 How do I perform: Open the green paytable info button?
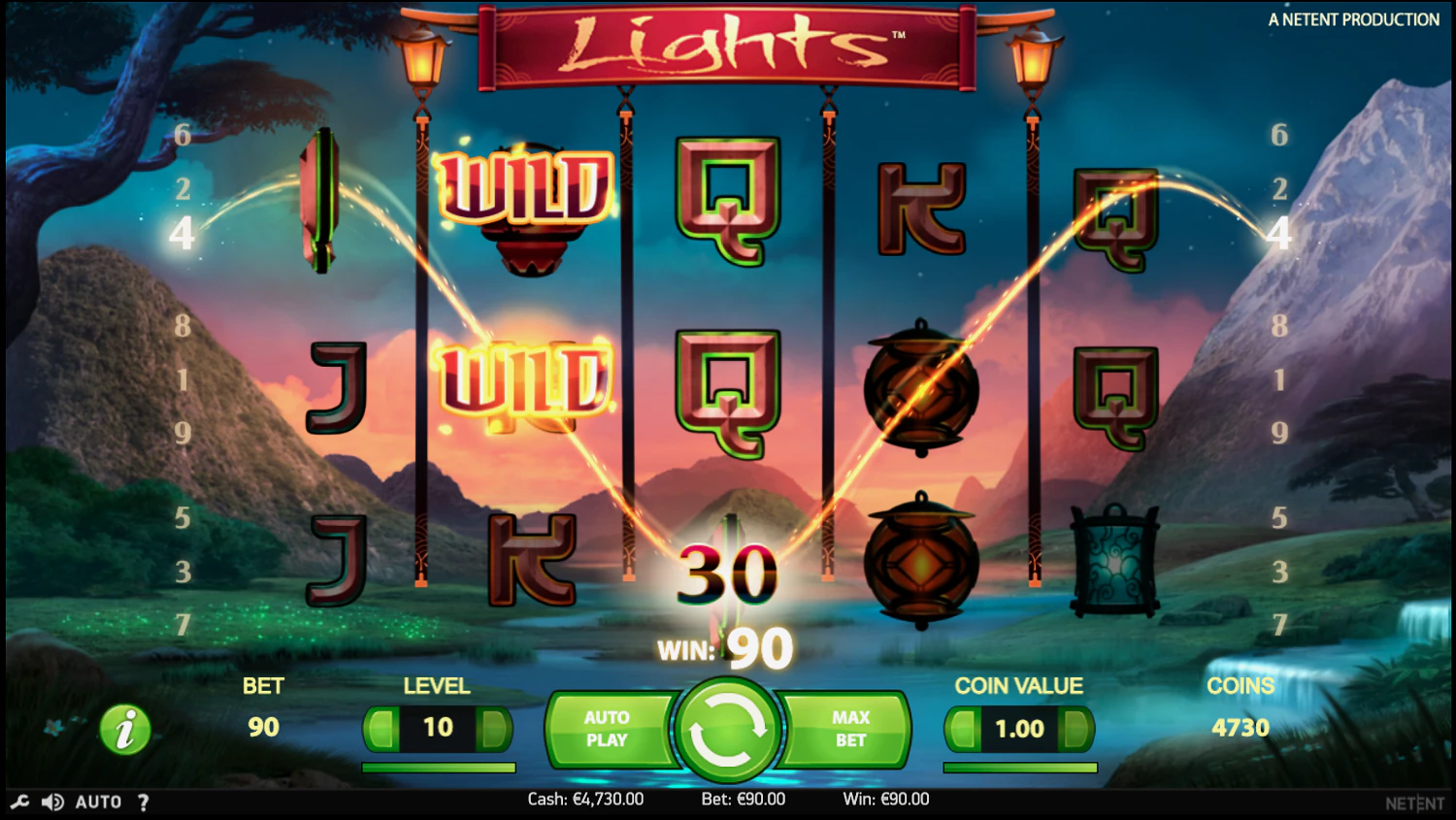coord(125,730)
